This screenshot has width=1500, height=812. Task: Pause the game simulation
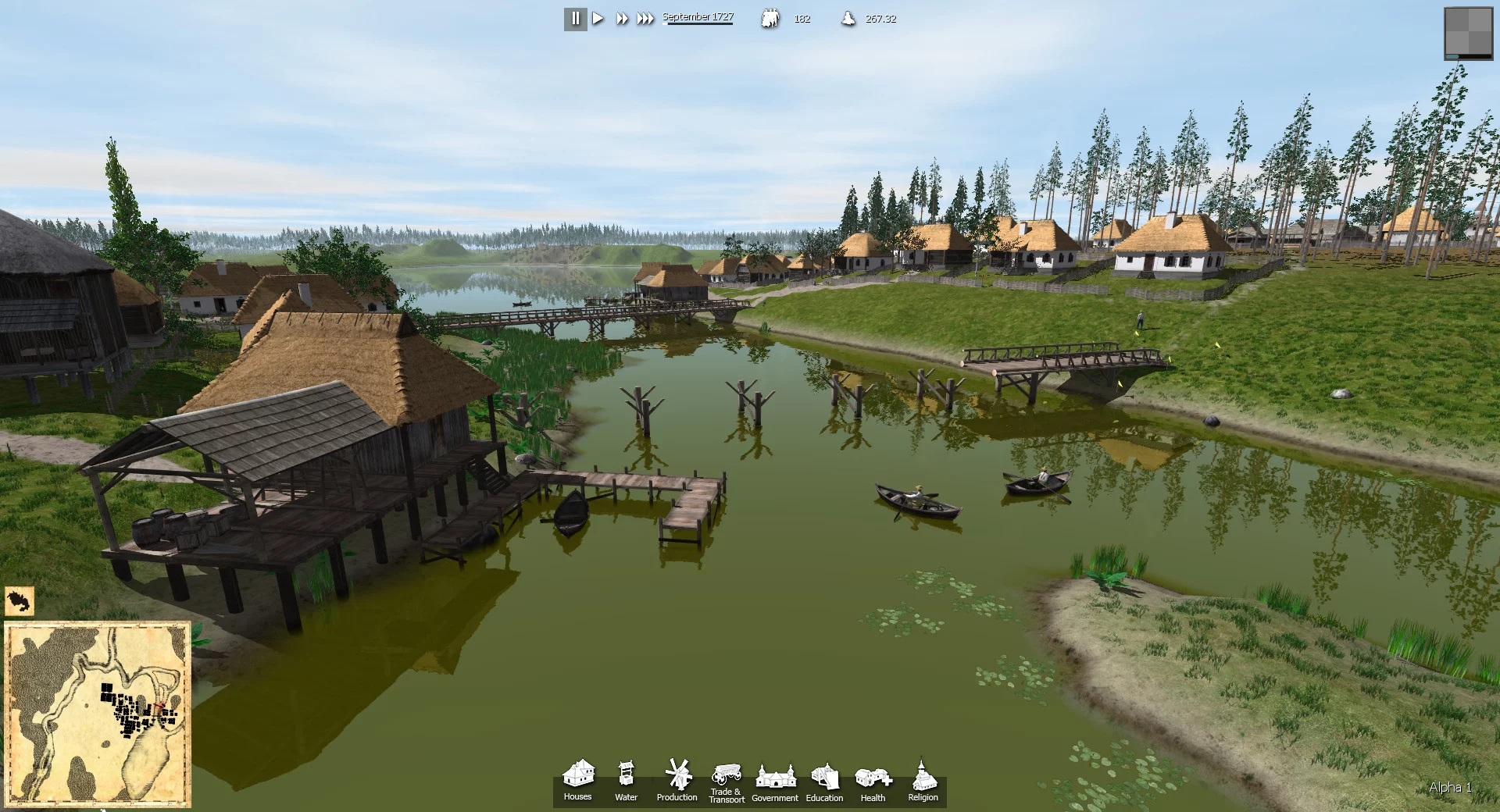[x=576, y=19]
